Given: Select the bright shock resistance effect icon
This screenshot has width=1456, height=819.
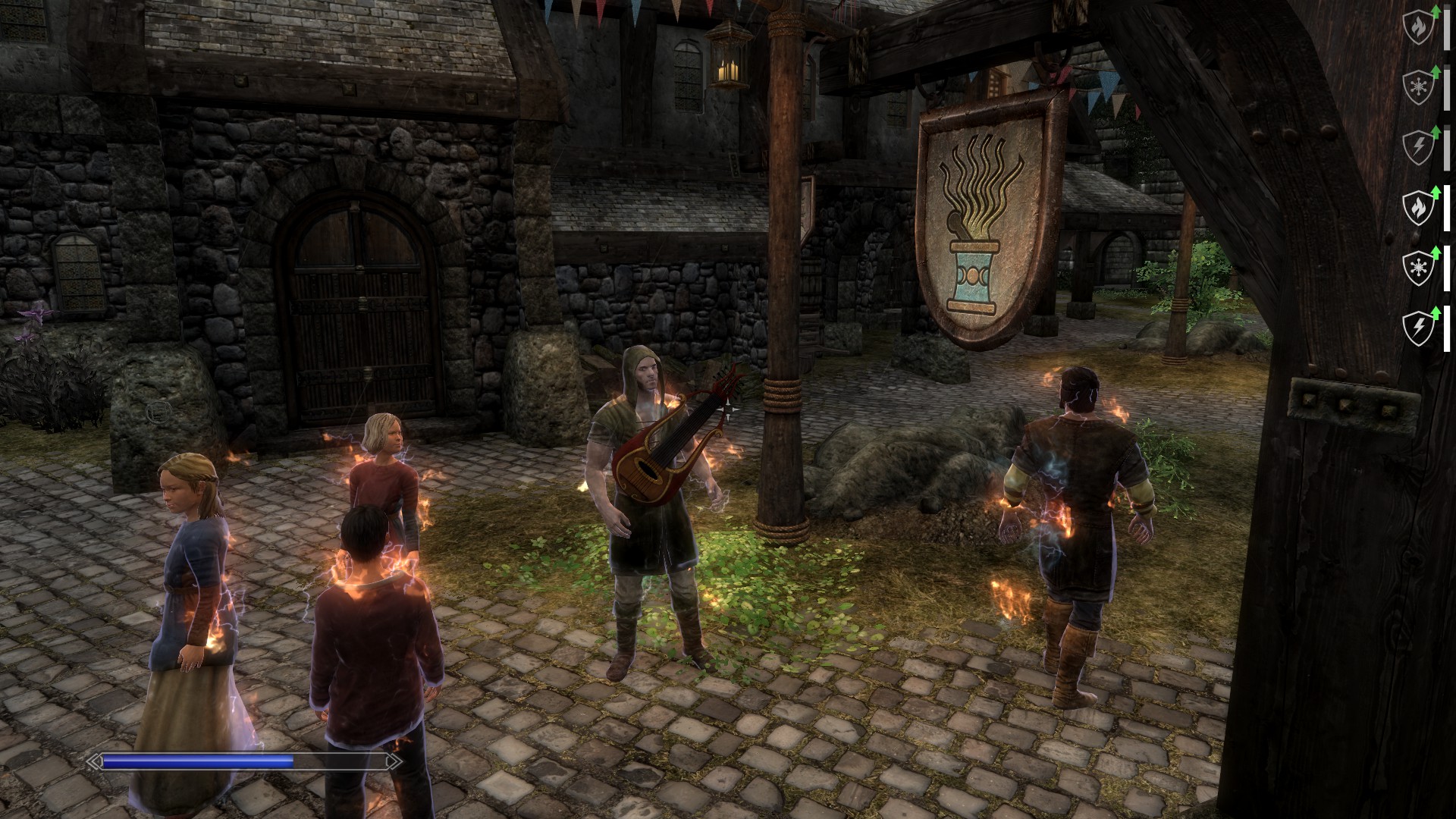Looking at the screenshot, I should coord(1418,328).
